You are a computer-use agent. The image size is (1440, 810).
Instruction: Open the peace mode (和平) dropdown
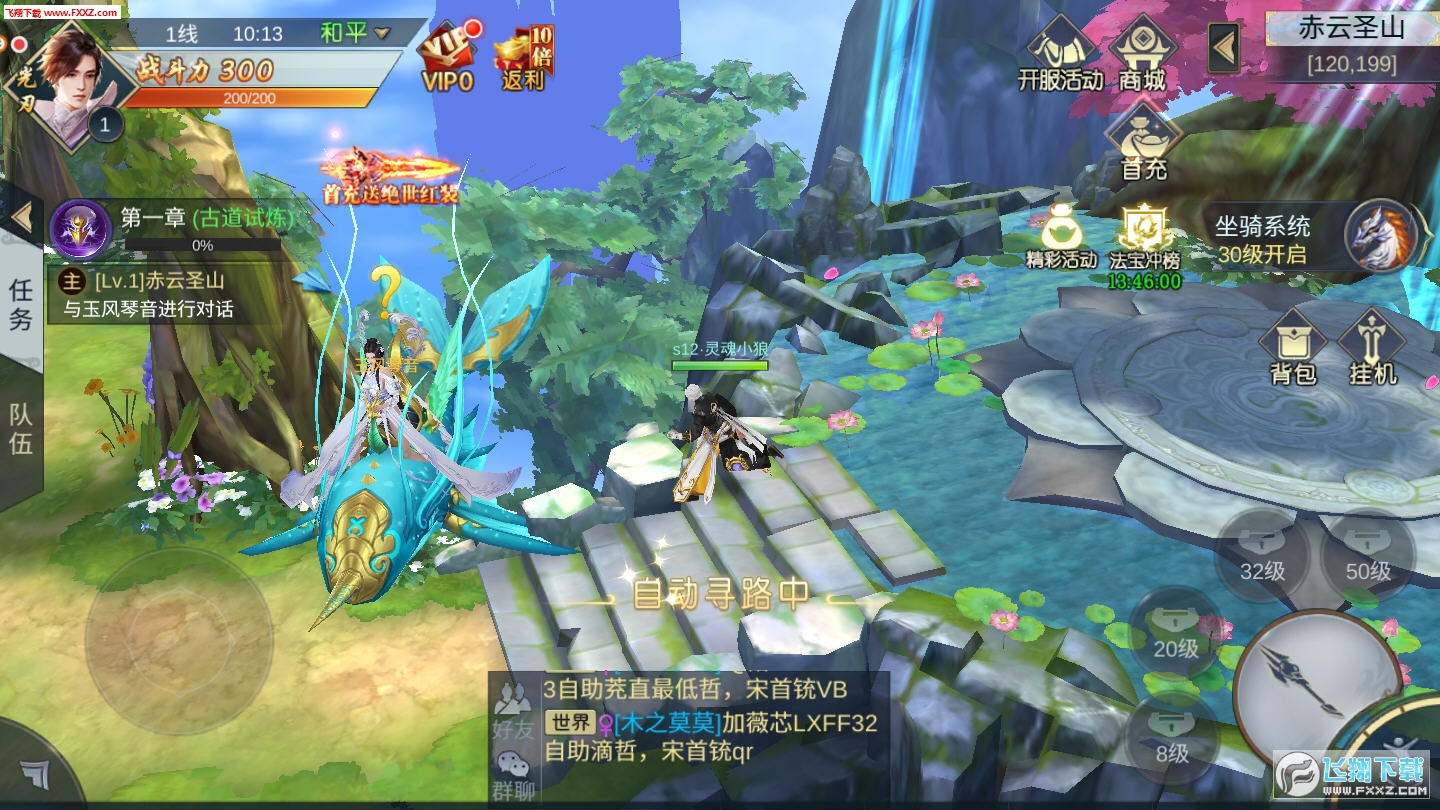click(355, 33)
